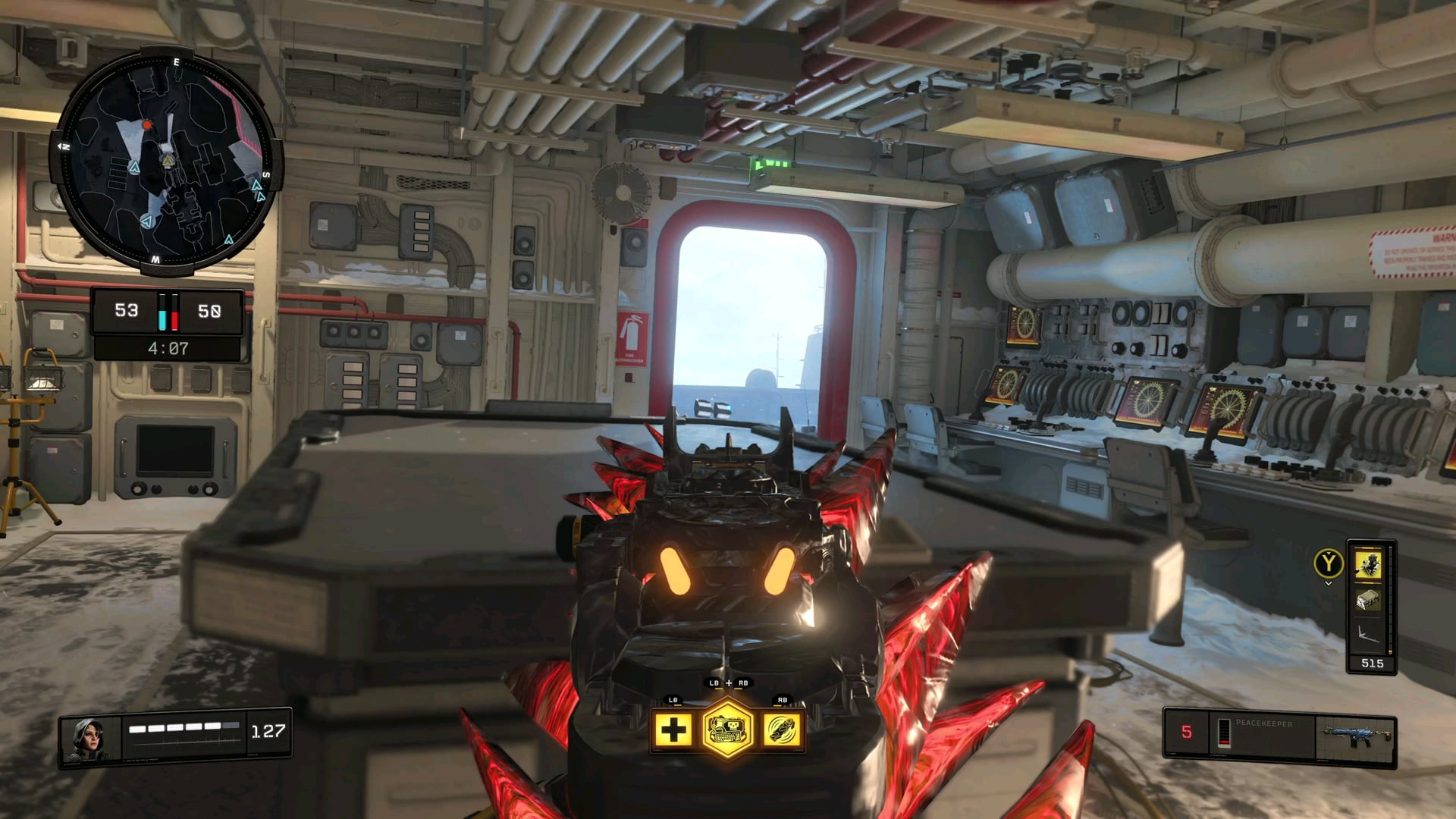
Task: Click the operator portrait
Action: pyautogui.click(x=89, y=738)
